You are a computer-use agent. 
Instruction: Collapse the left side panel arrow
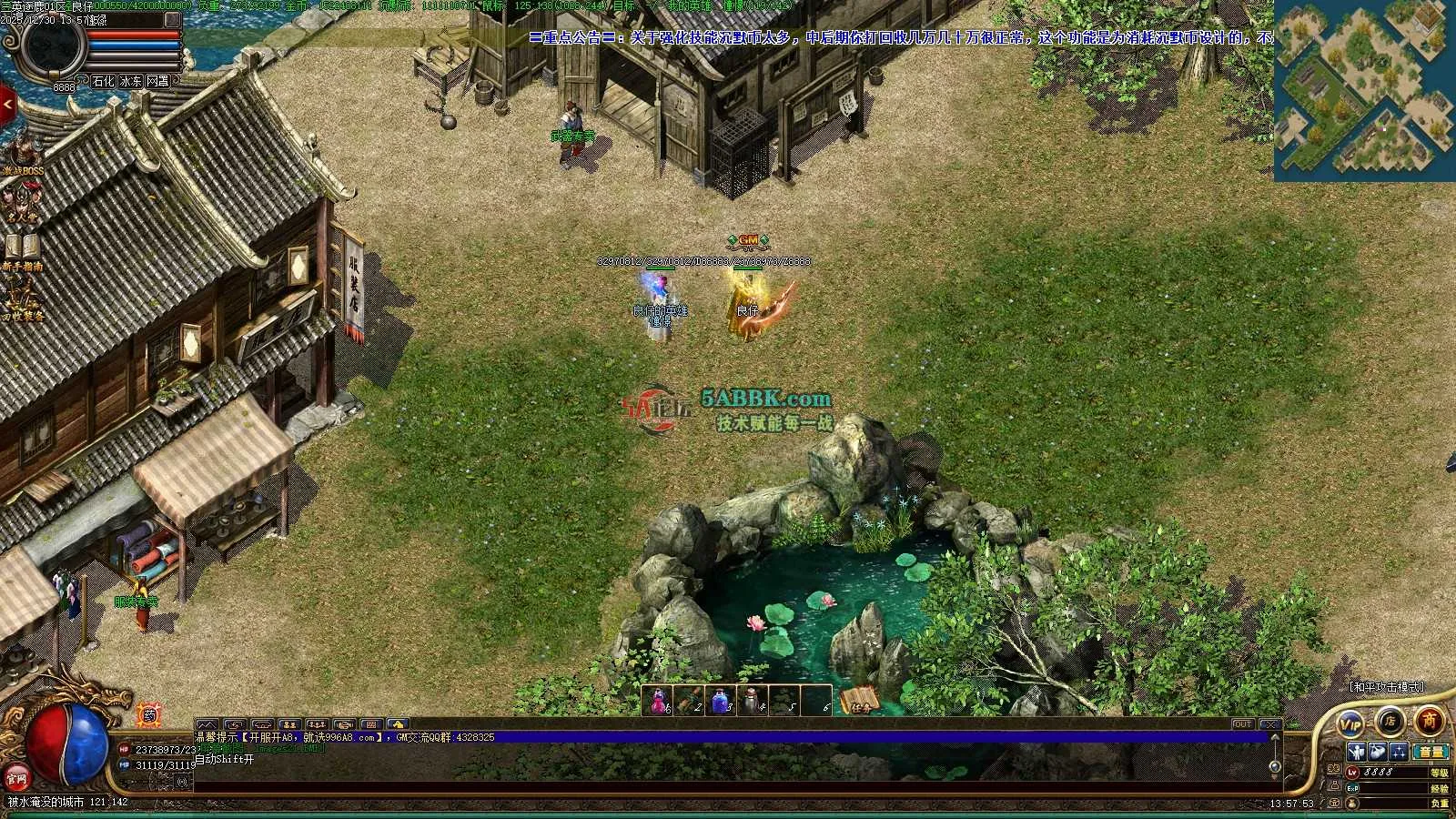7,105
